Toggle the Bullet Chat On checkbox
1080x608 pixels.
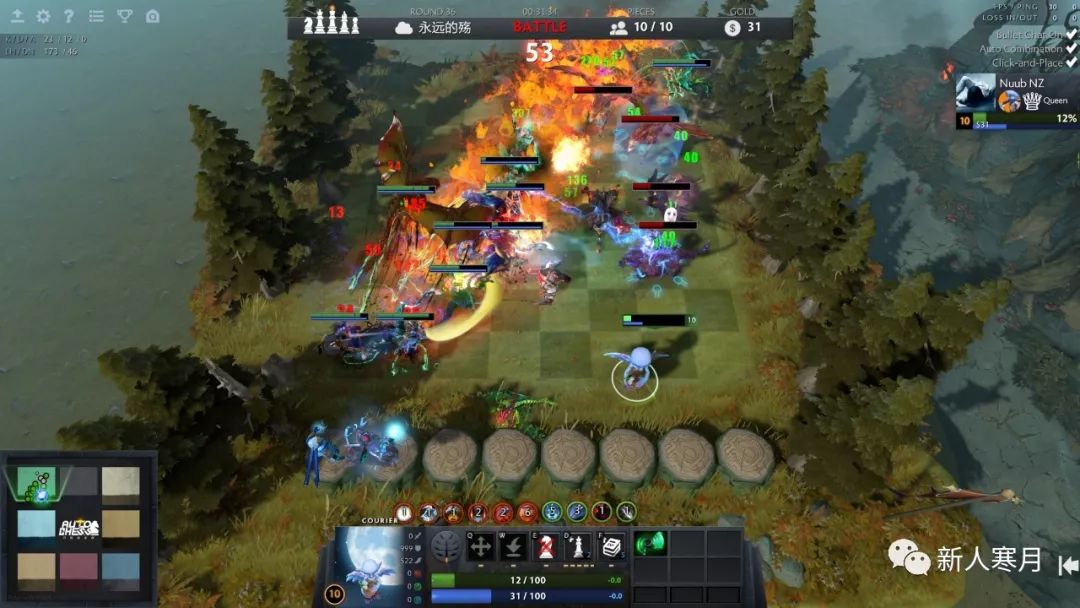[x=1071, y=35]
